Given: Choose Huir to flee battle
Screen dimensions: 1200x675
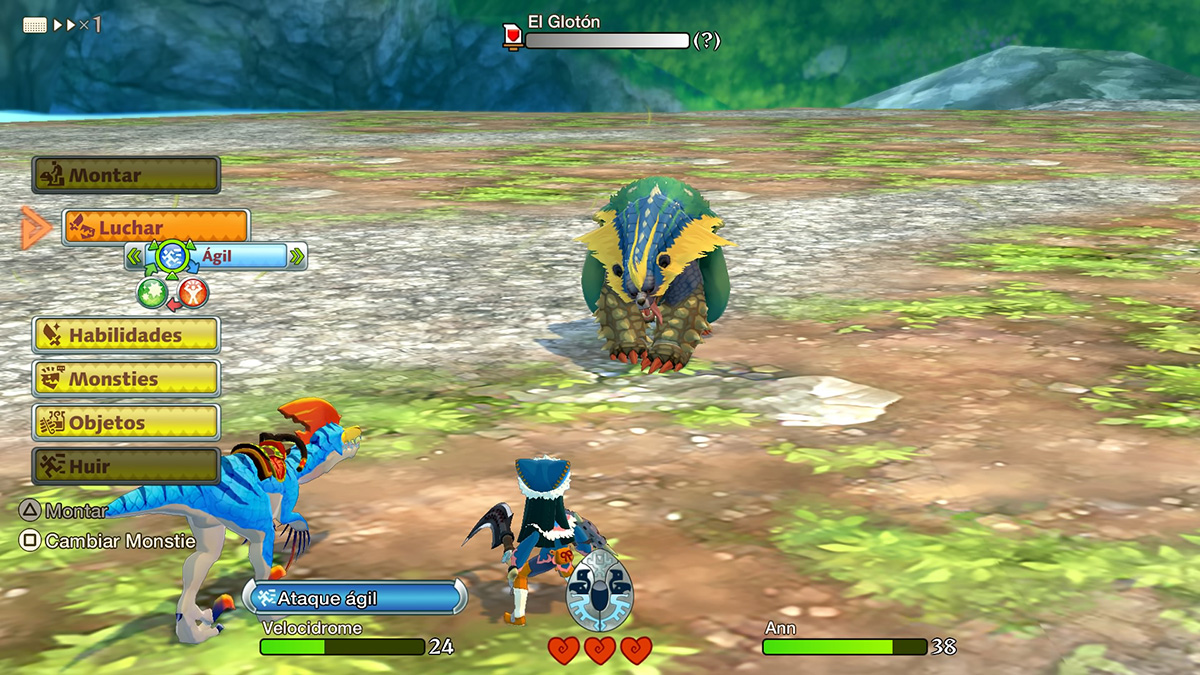Looking at the screenshot, I should [x=126, y=466].
